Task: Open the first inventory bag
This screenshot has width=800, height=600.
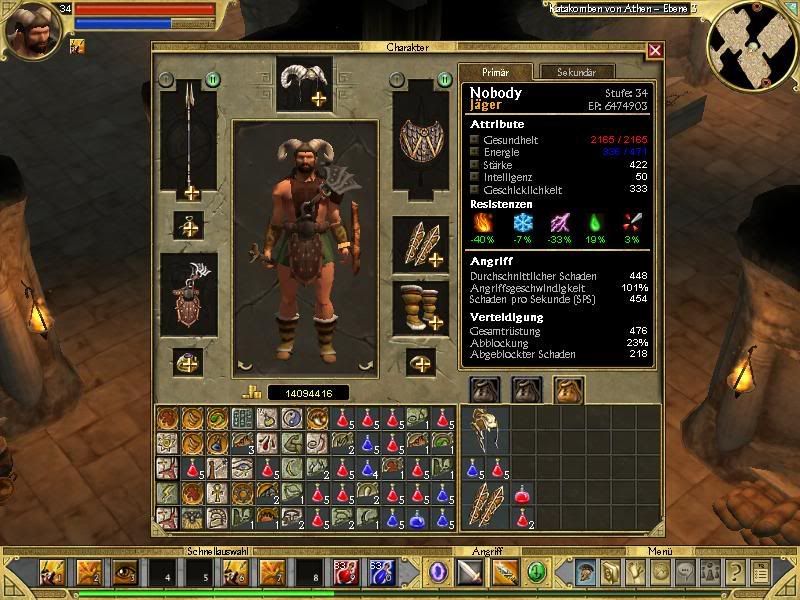Action: (x=485, y=389)
